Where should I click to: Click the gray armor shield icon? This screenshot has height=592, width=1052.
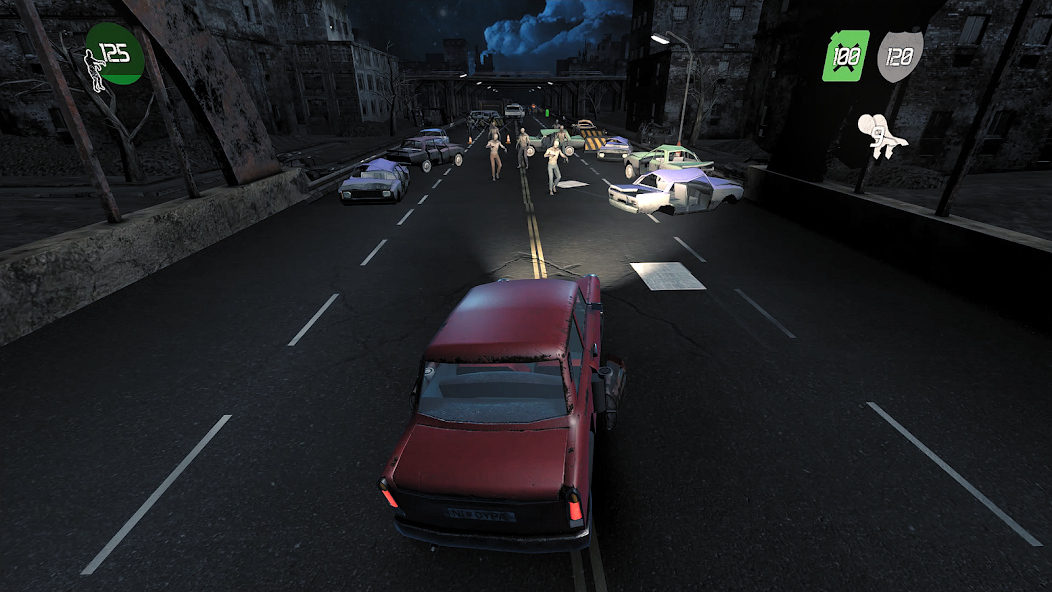[x=899, y=56]
